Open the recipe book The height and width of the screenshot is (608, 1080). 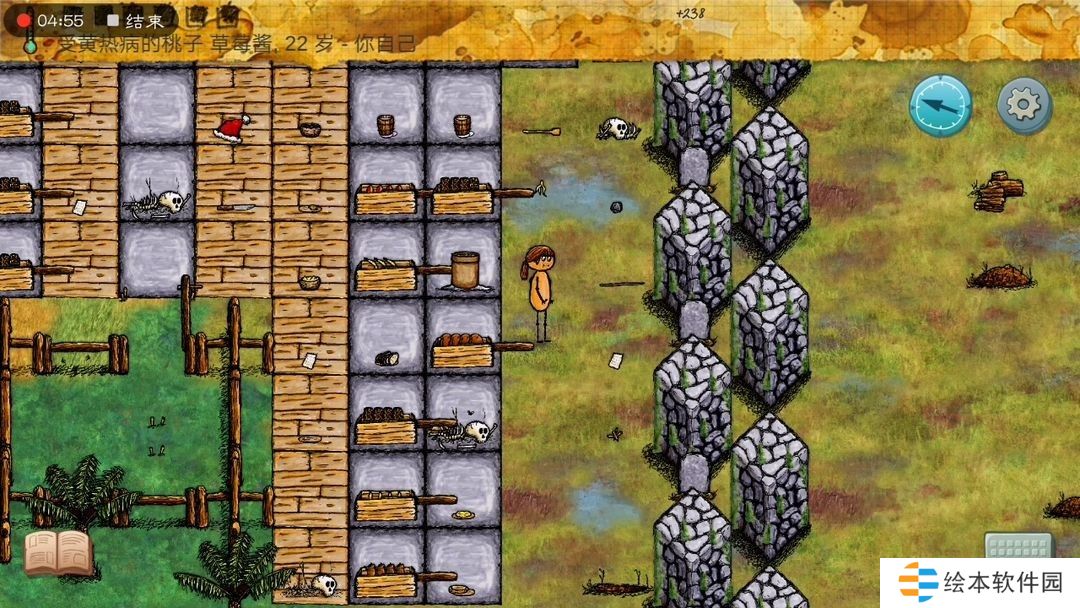tap(58, 553)
